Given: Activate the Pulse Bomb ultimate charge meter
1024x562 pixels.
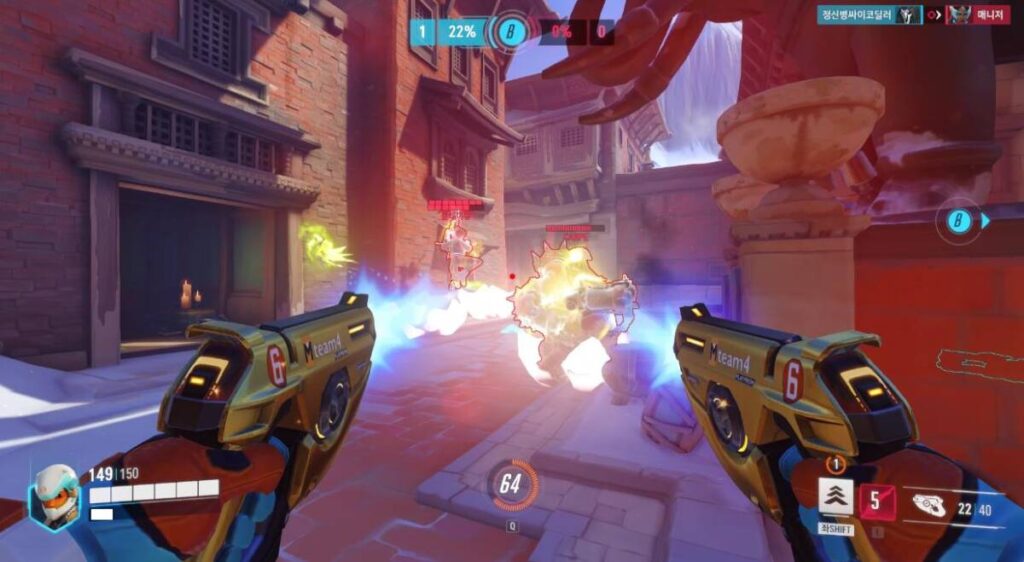Looking at the screenshot, I should pyautogui.click(x=511, y=485).
